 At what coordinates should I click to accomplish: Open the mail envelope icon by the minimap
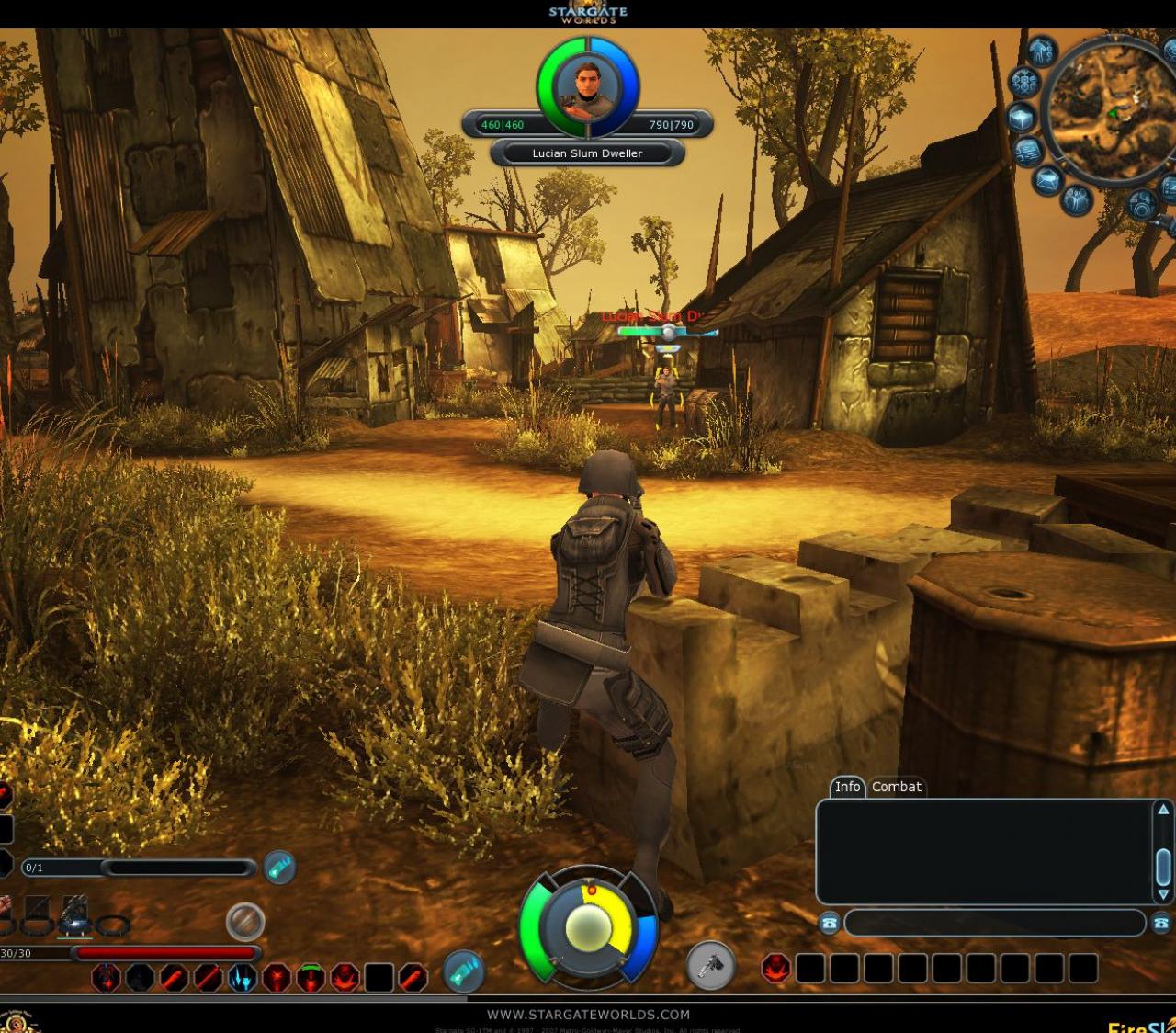1047,179
